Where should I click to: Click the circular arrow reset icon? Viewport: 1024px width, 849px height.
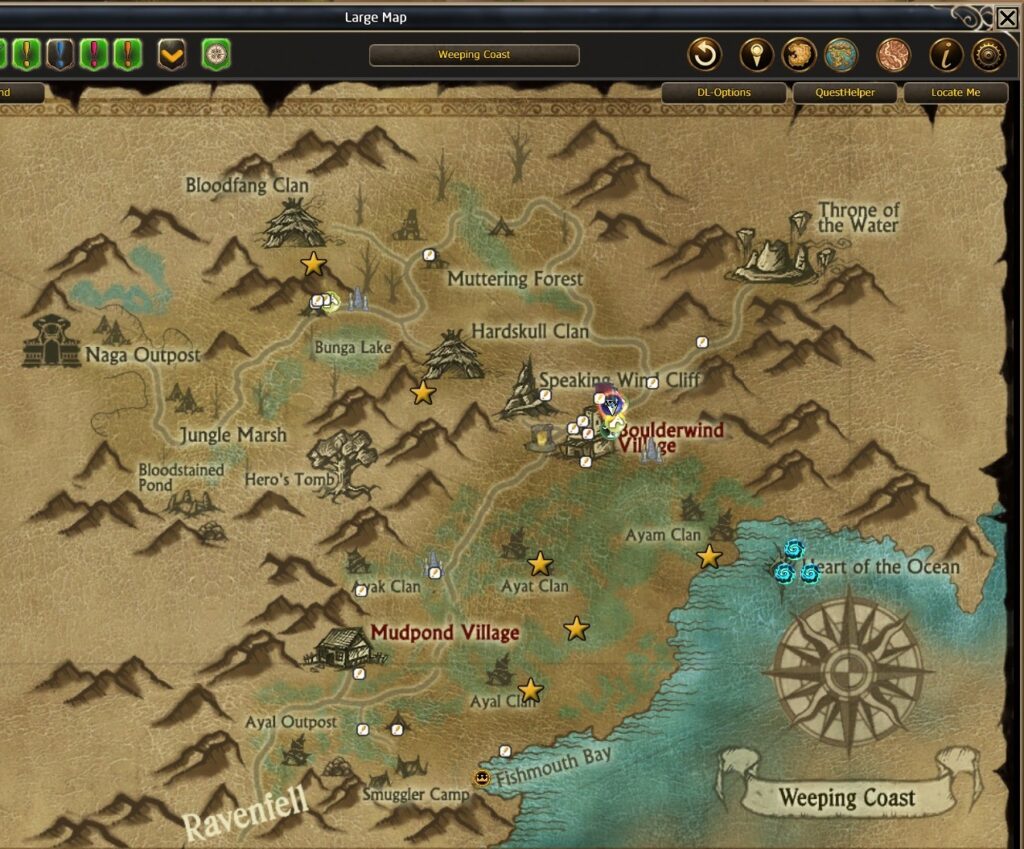[705, 55]
